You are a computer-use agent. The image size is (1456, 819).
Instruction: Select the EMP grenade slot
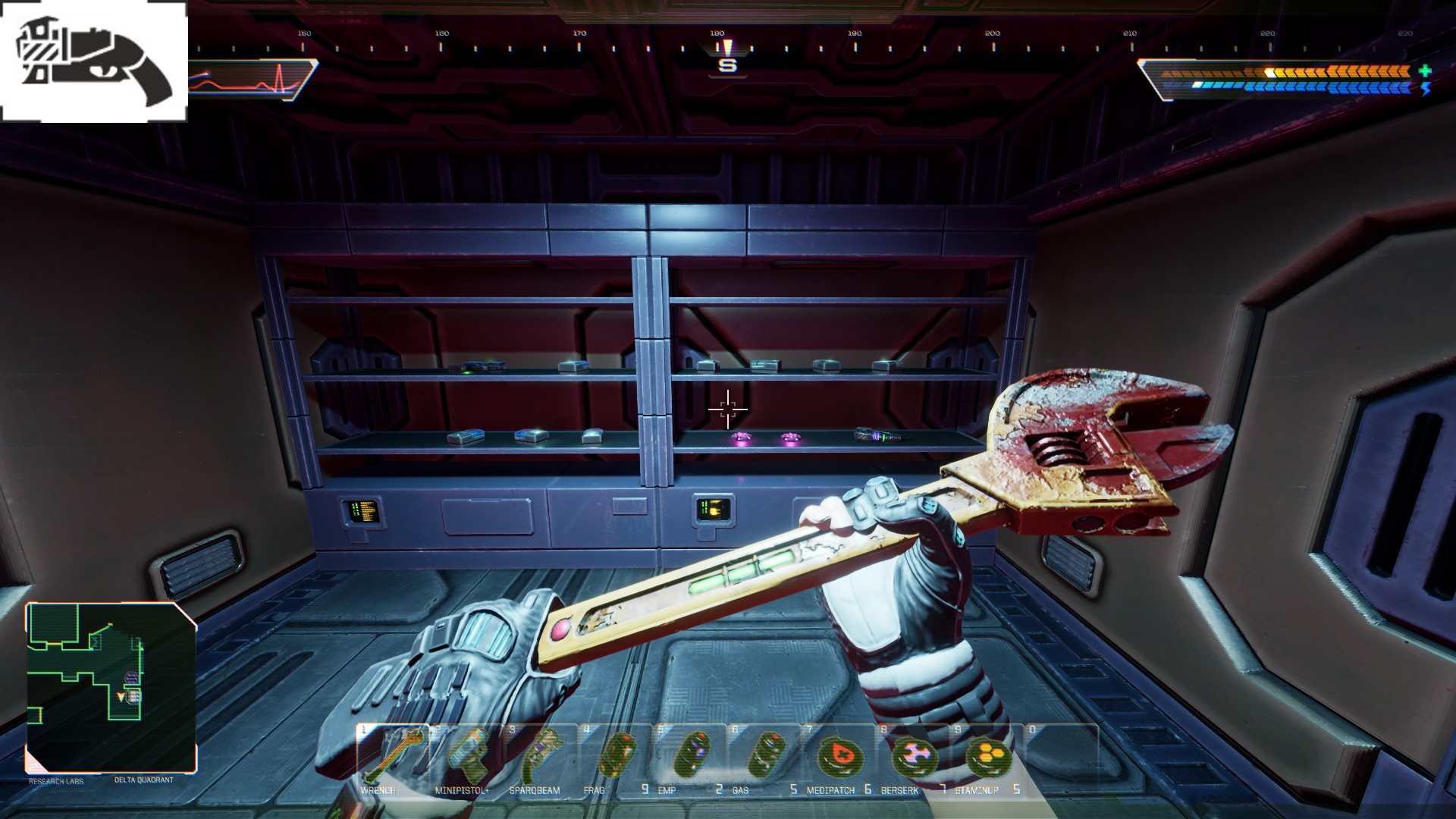click(689, 757)
